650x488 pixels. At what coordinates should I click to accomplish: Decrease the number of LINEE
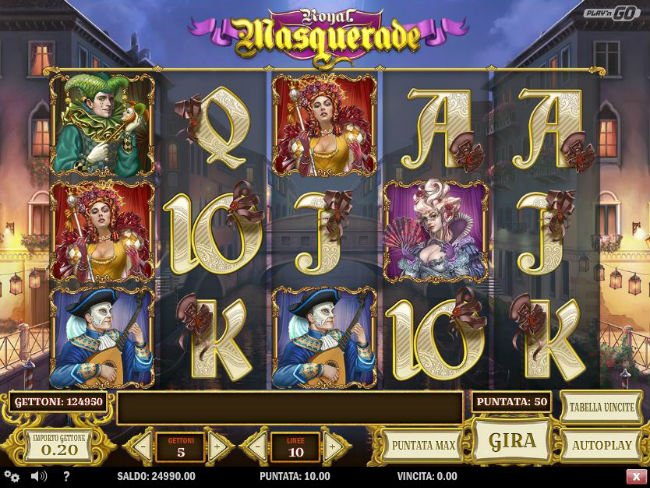(x=257, y=445)
